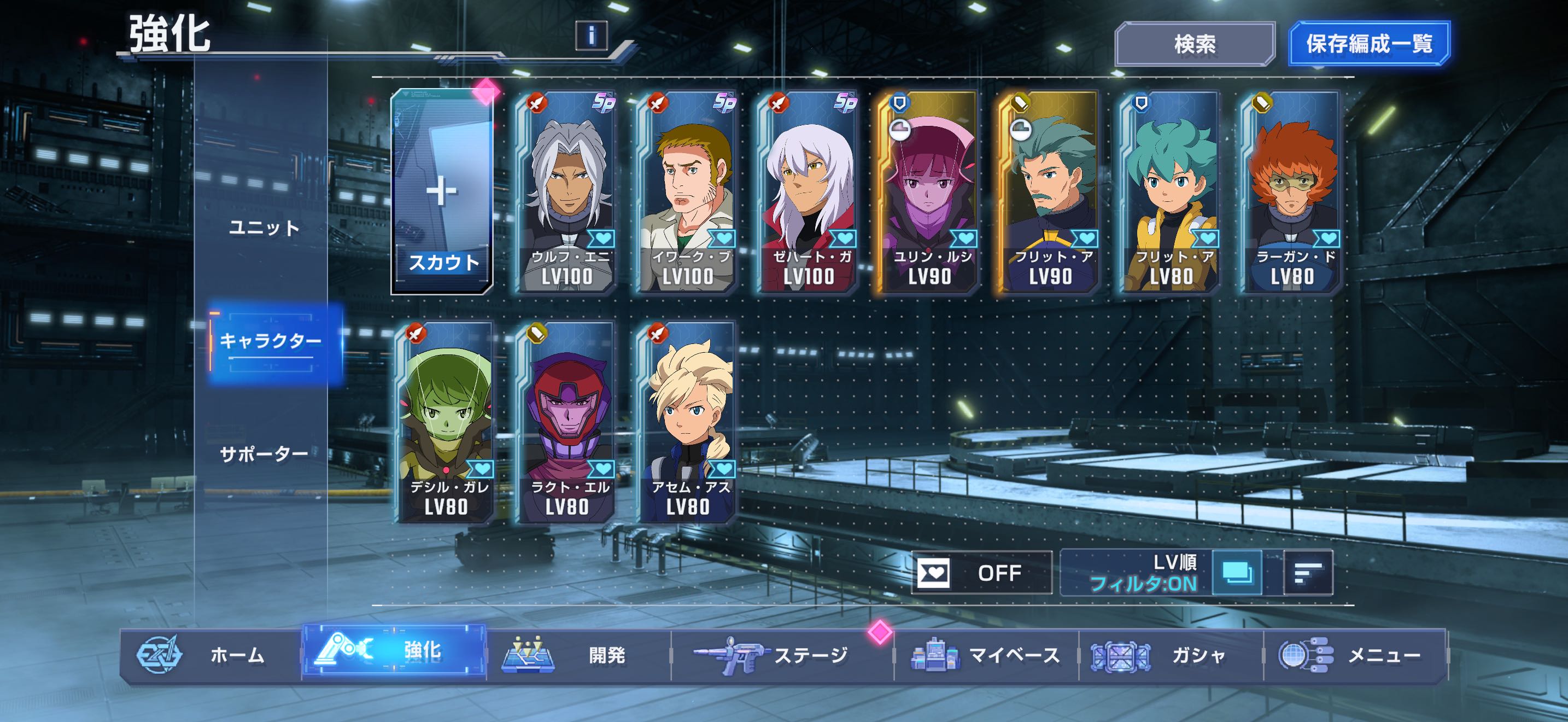Open the スカウト scout card
The height and width of the screenshot is (722, 1568).
coord(442,192)
